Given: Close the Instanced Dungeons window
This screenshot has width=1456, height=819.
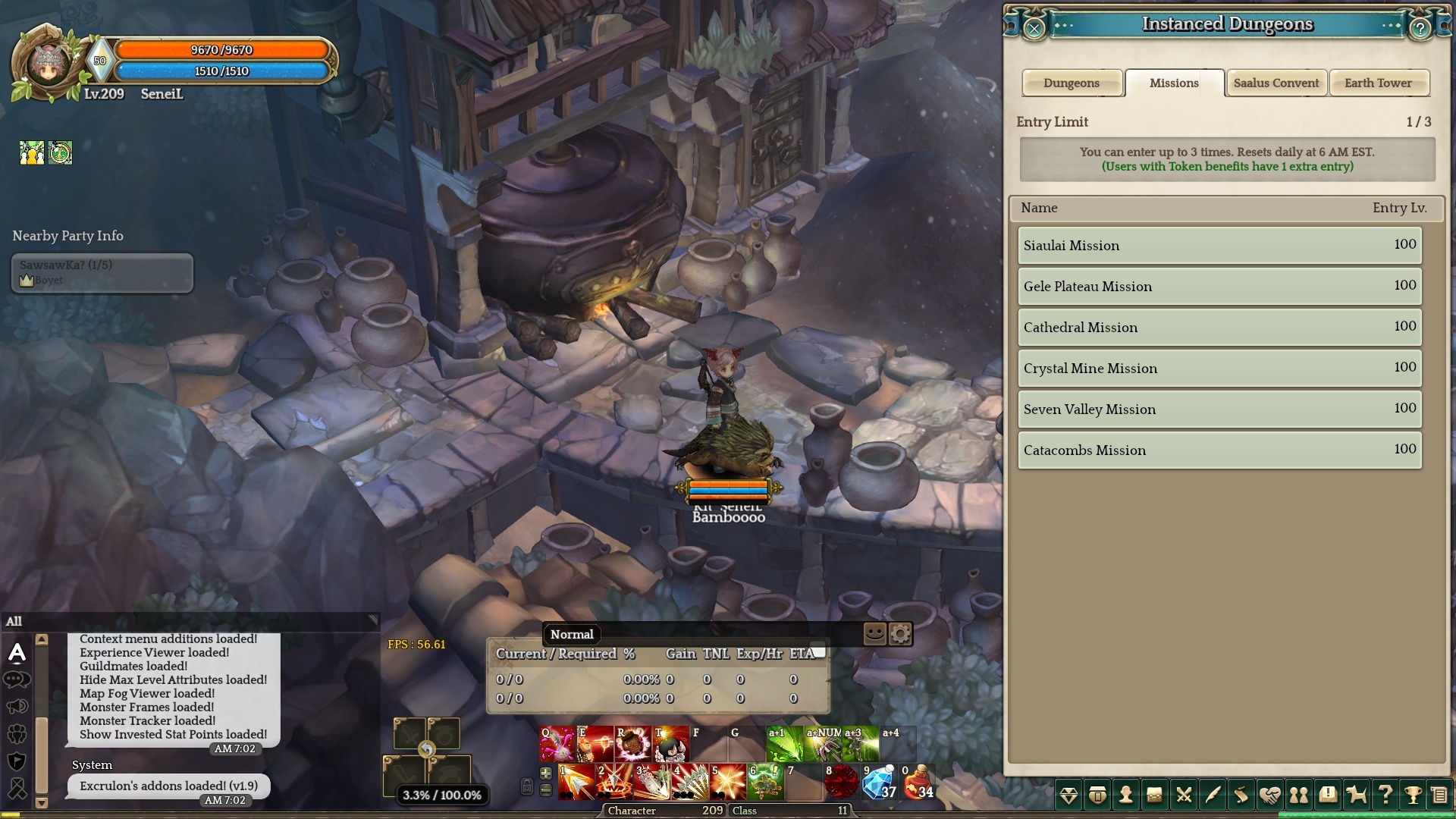Looking at the screenshot, I should point(1034,29).
